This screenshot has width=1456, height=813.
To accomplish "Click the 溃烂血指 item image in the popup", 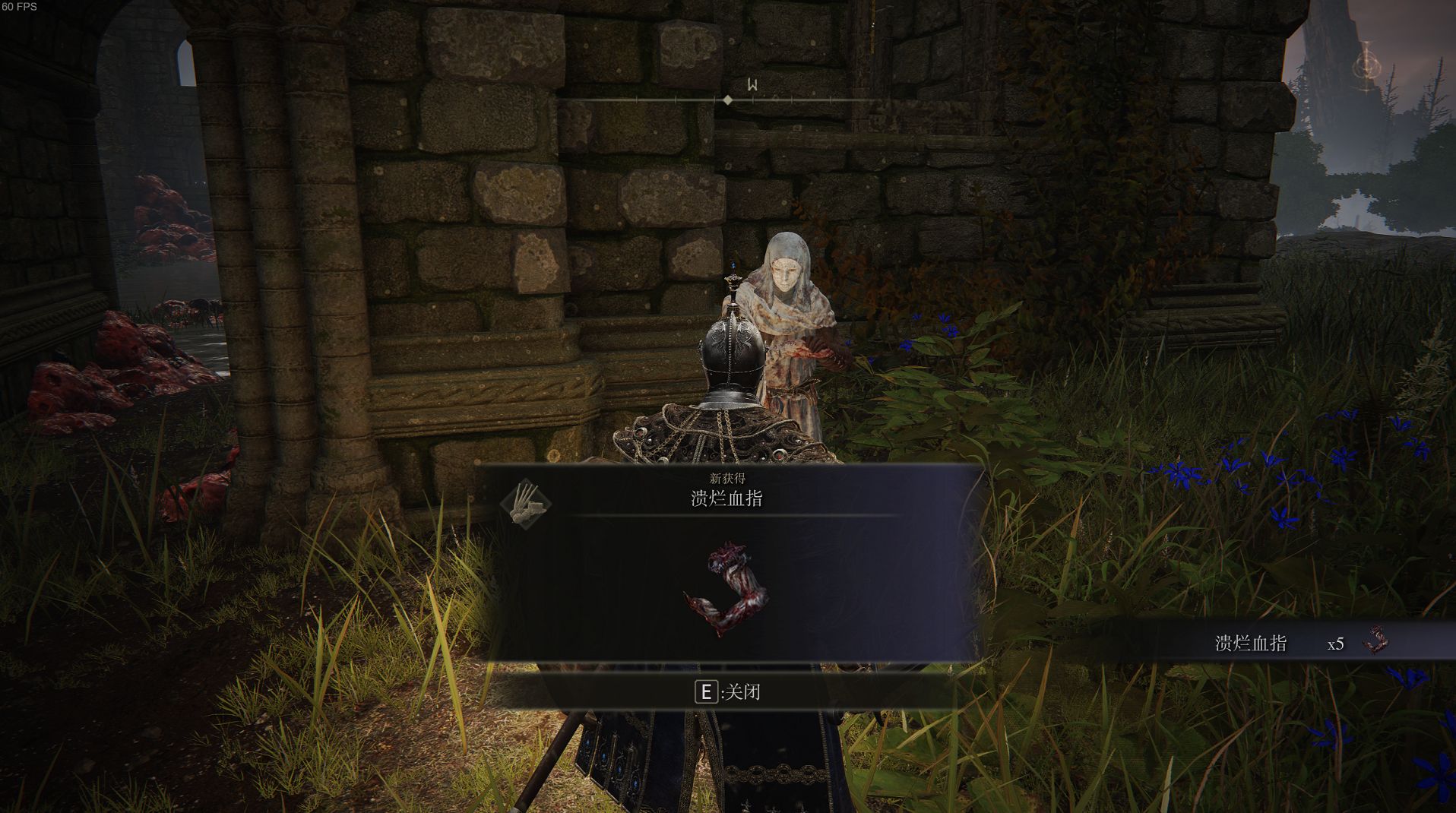I will [727, 590].
